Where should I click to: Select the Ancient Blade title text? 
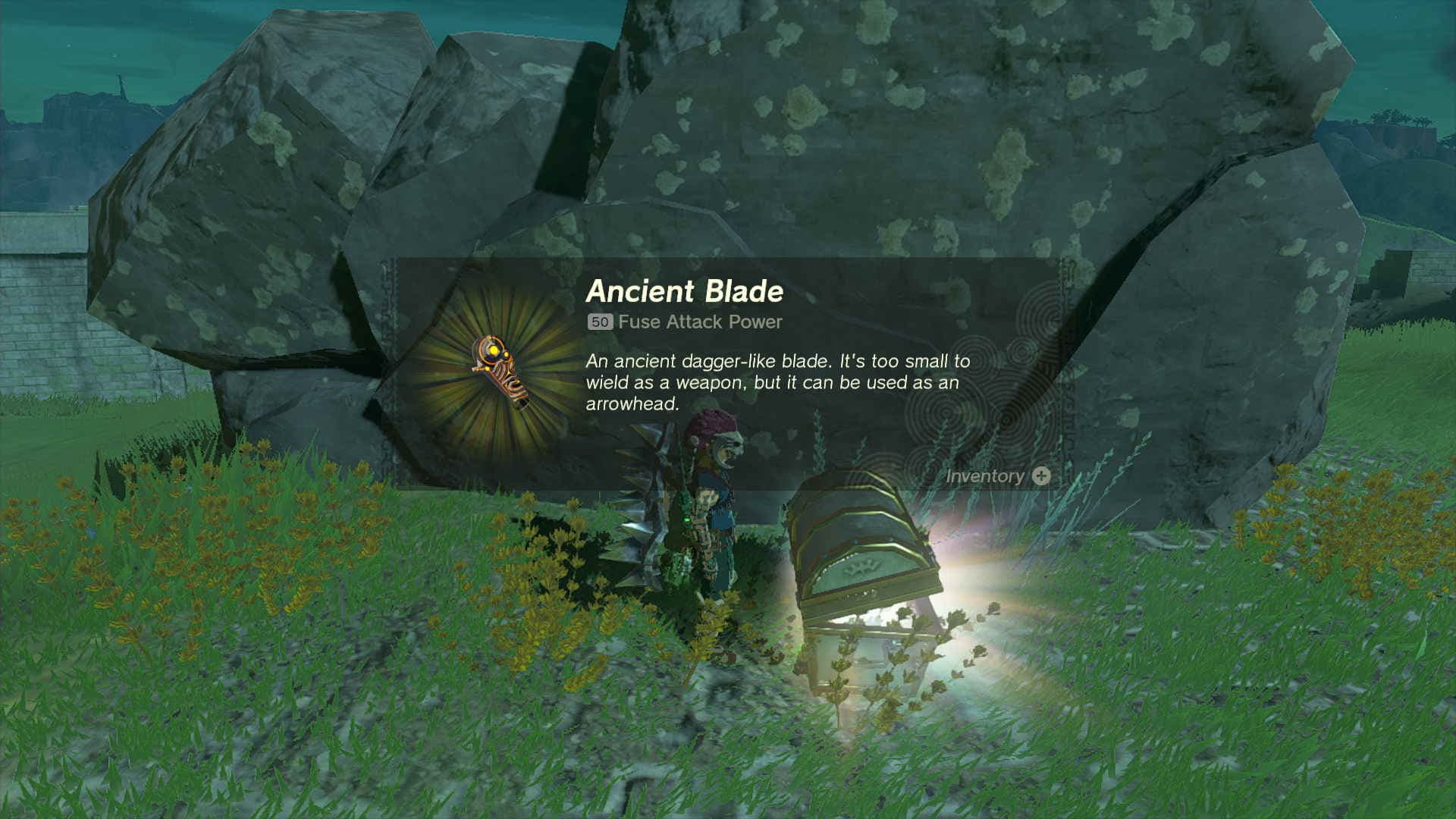[686, 288]
